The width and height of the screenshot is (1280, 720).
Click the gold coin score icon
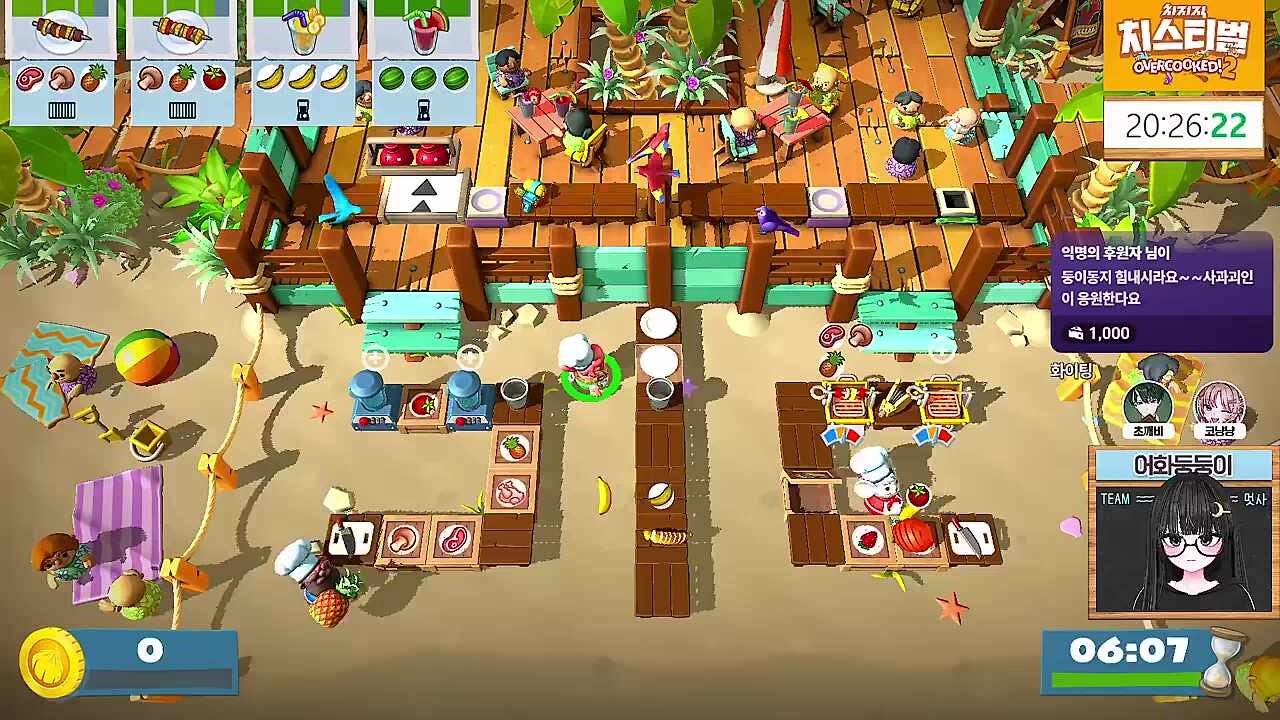[x=51, y=663]
